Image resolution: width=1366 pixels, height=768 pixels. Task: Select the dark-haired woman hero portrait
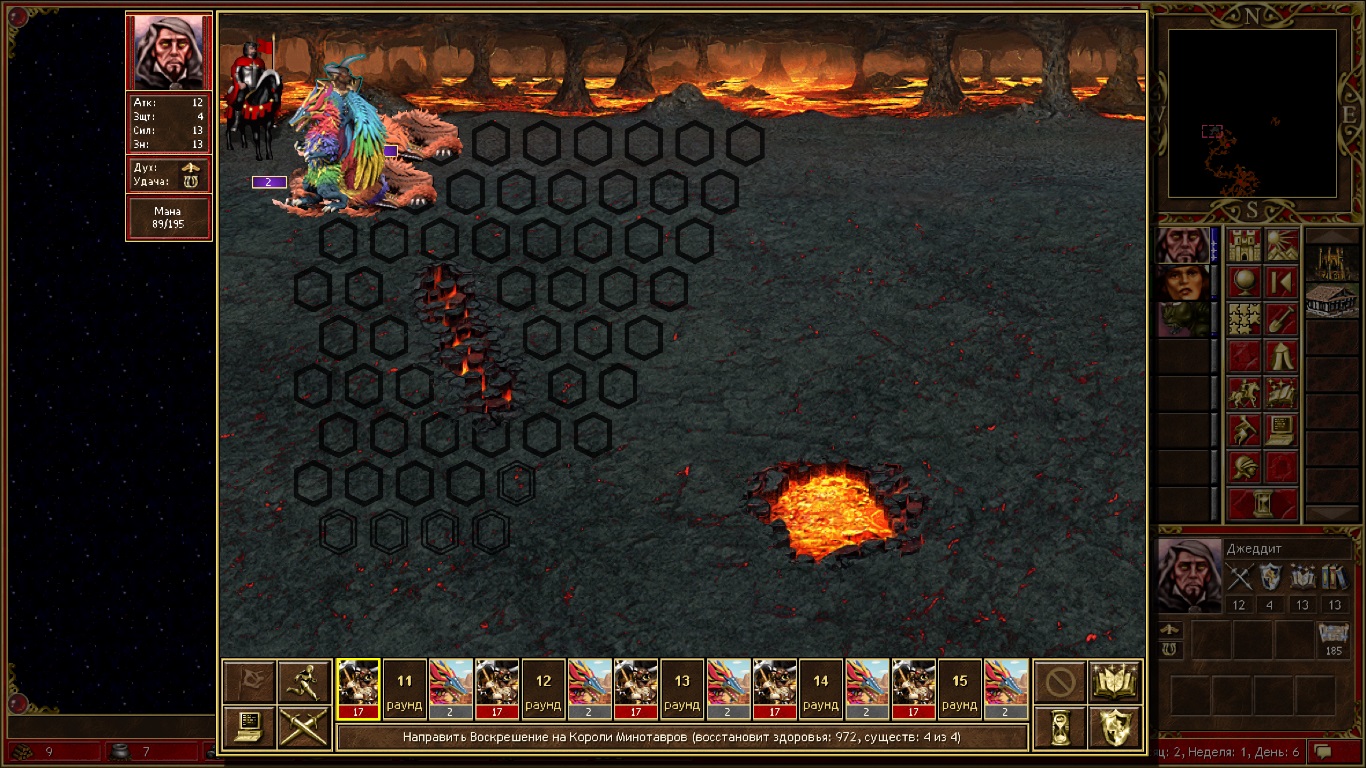[x=1182, y=283]
